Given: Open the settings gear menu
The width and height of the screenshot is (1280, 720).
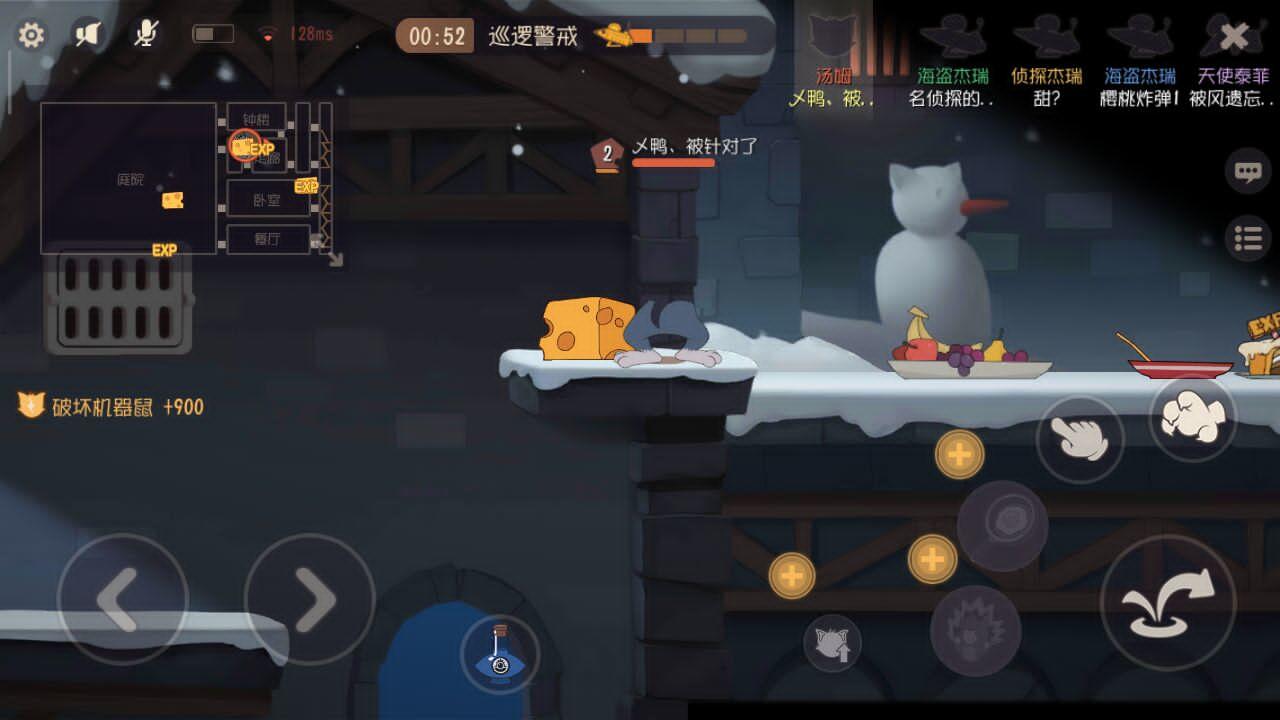Looking at the screenshot, I should [32, 34].
